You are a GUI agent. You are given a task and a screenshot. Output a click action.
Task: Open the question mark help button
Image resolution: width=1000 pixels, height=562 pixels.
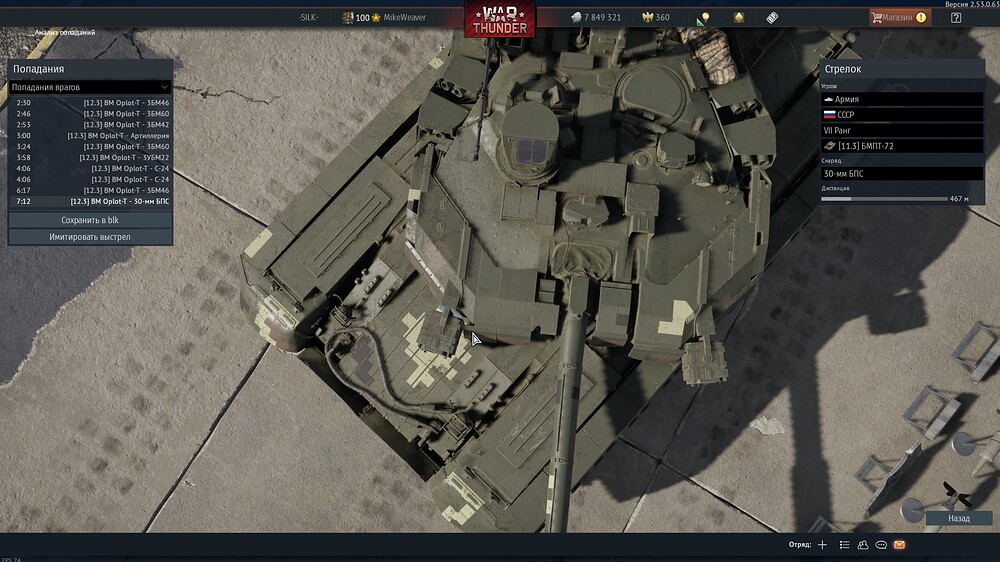click(x=956, y=17)
